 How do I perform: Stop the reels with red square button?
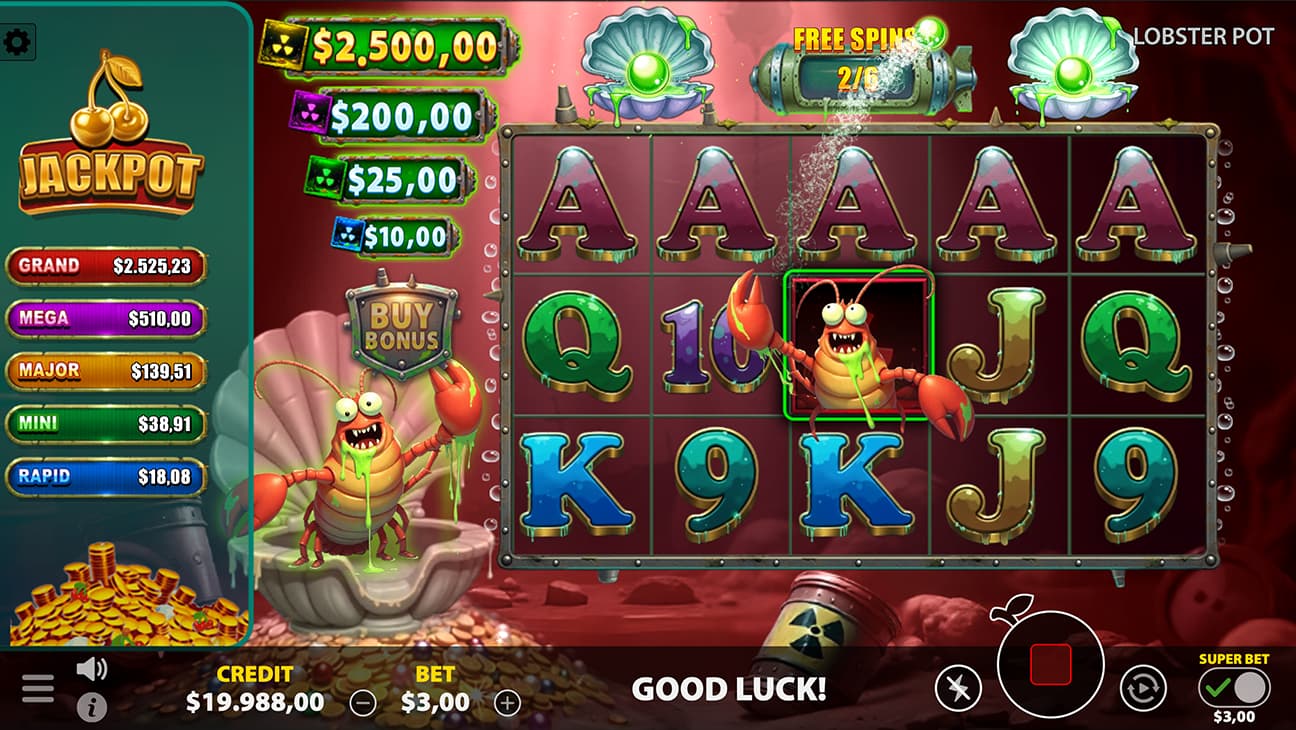(1050, 664)
